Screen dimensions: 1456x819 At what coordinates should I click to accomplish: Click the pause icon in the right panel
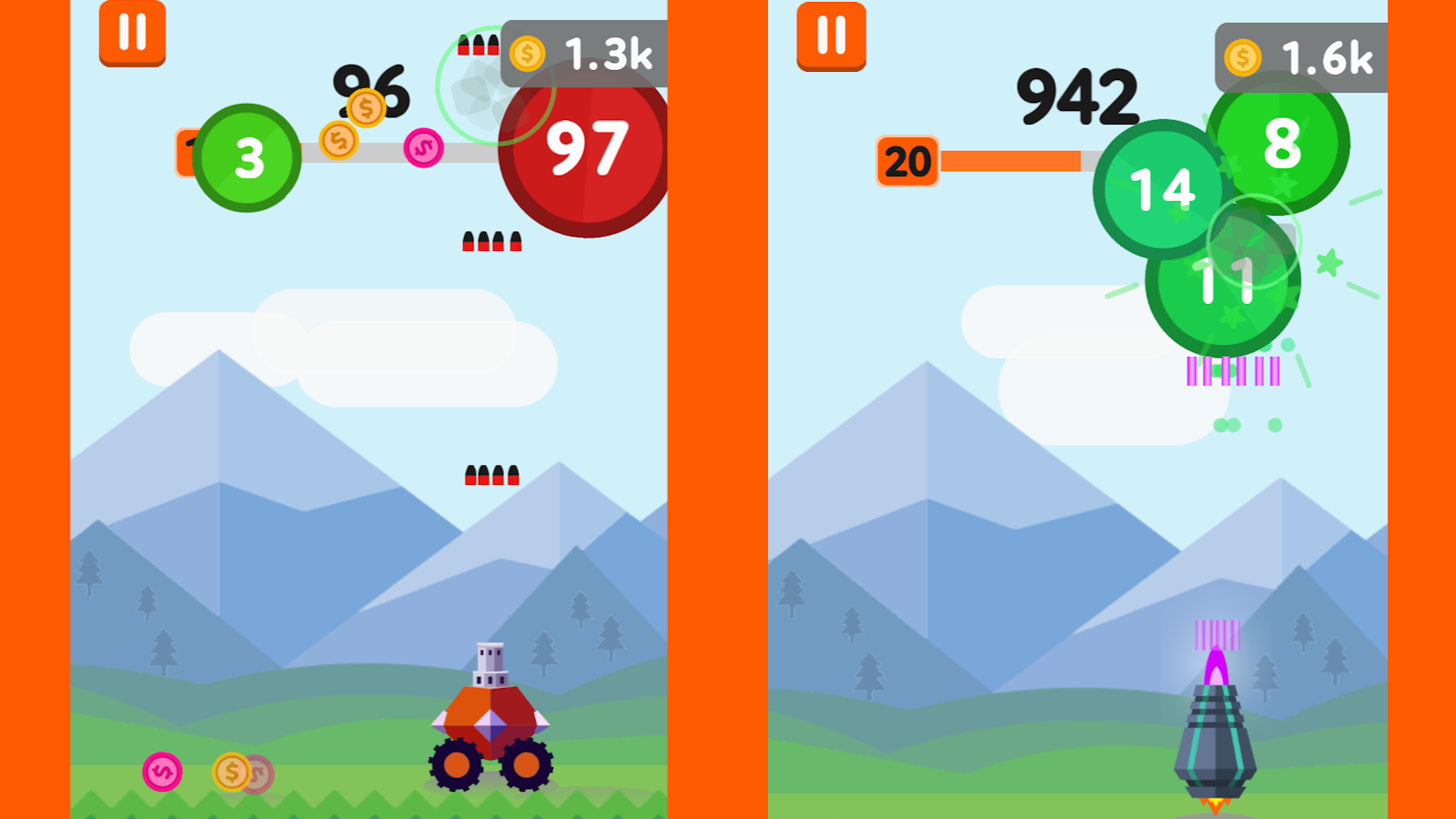829,35
